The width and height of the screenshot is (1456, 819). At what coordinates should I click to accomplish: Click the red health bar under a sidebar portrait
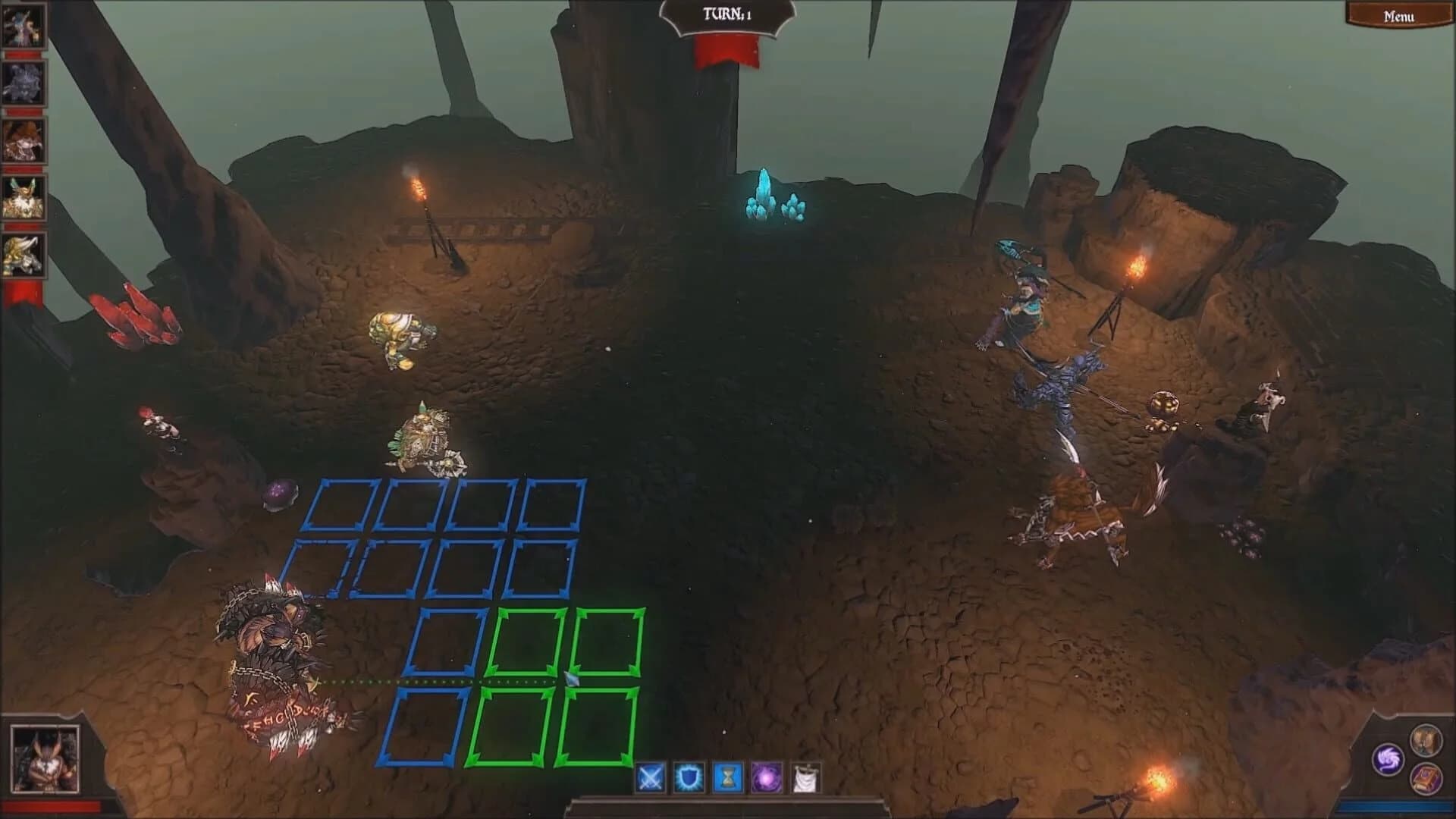(x=24, y=53)
